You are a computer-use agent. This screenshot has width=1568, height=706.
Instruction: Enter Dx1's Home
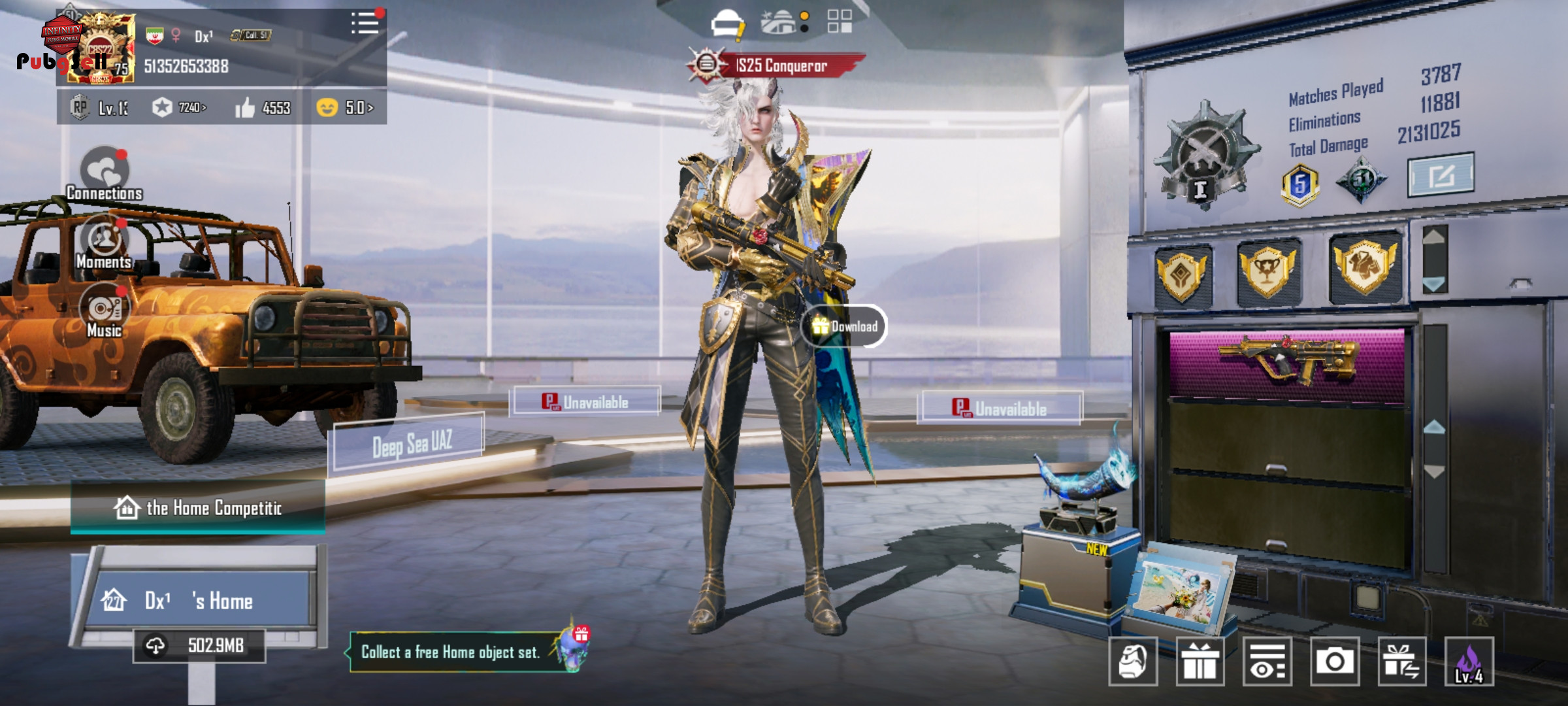199,600
